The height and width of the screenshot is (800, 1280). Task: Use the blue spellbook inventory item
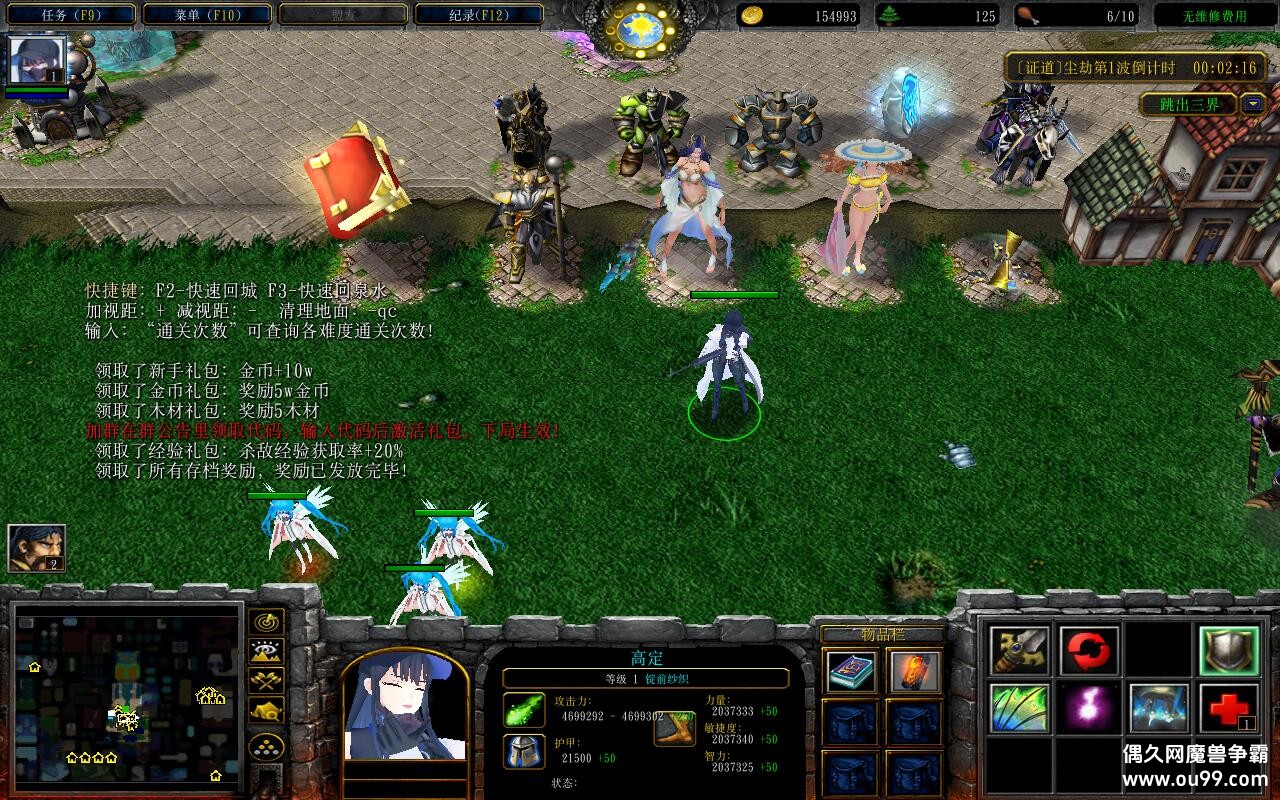(851, 672)
